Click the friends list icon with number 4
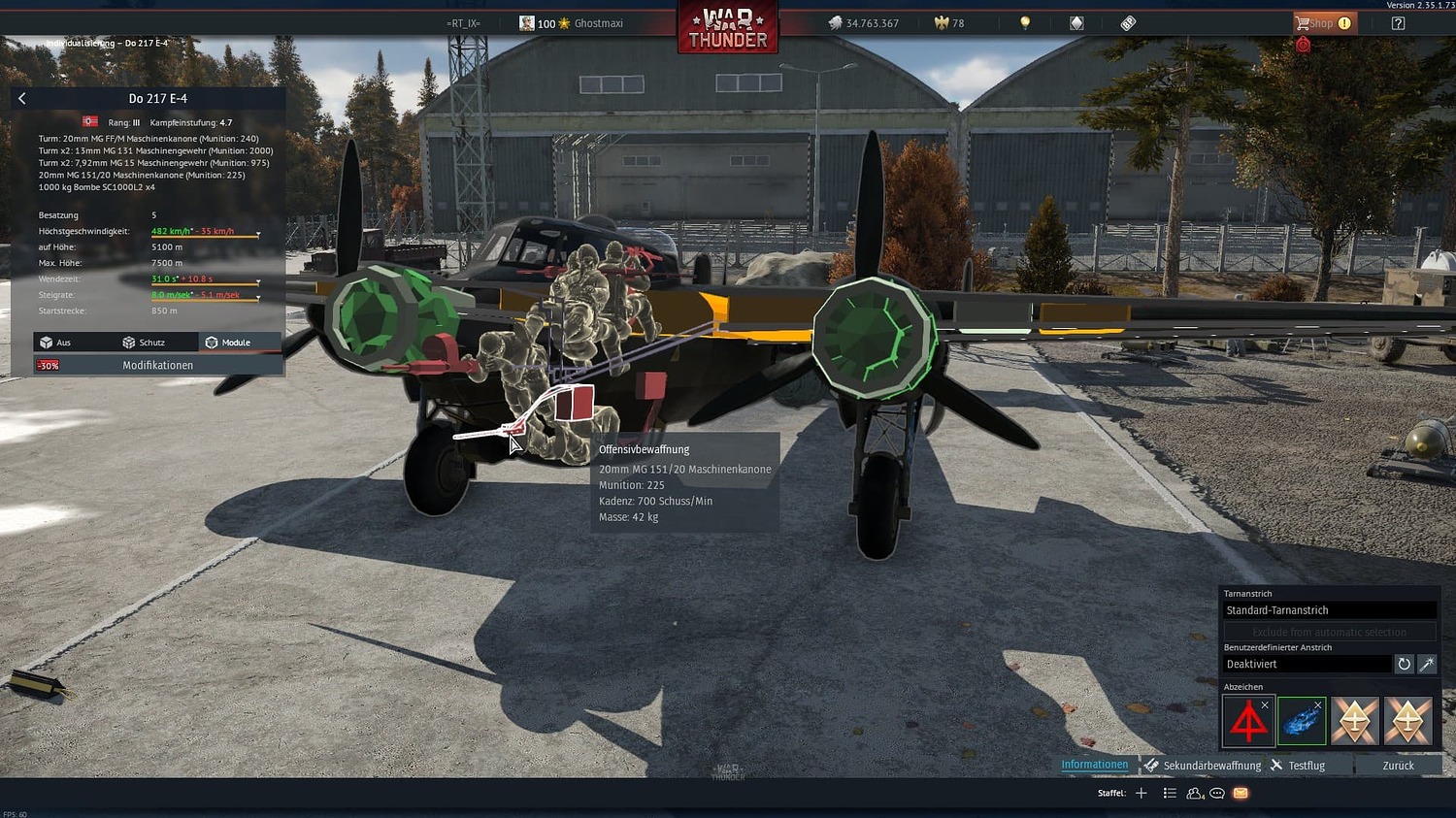Viewport: 1456px width, 818px height. [x=1194, y=793]
